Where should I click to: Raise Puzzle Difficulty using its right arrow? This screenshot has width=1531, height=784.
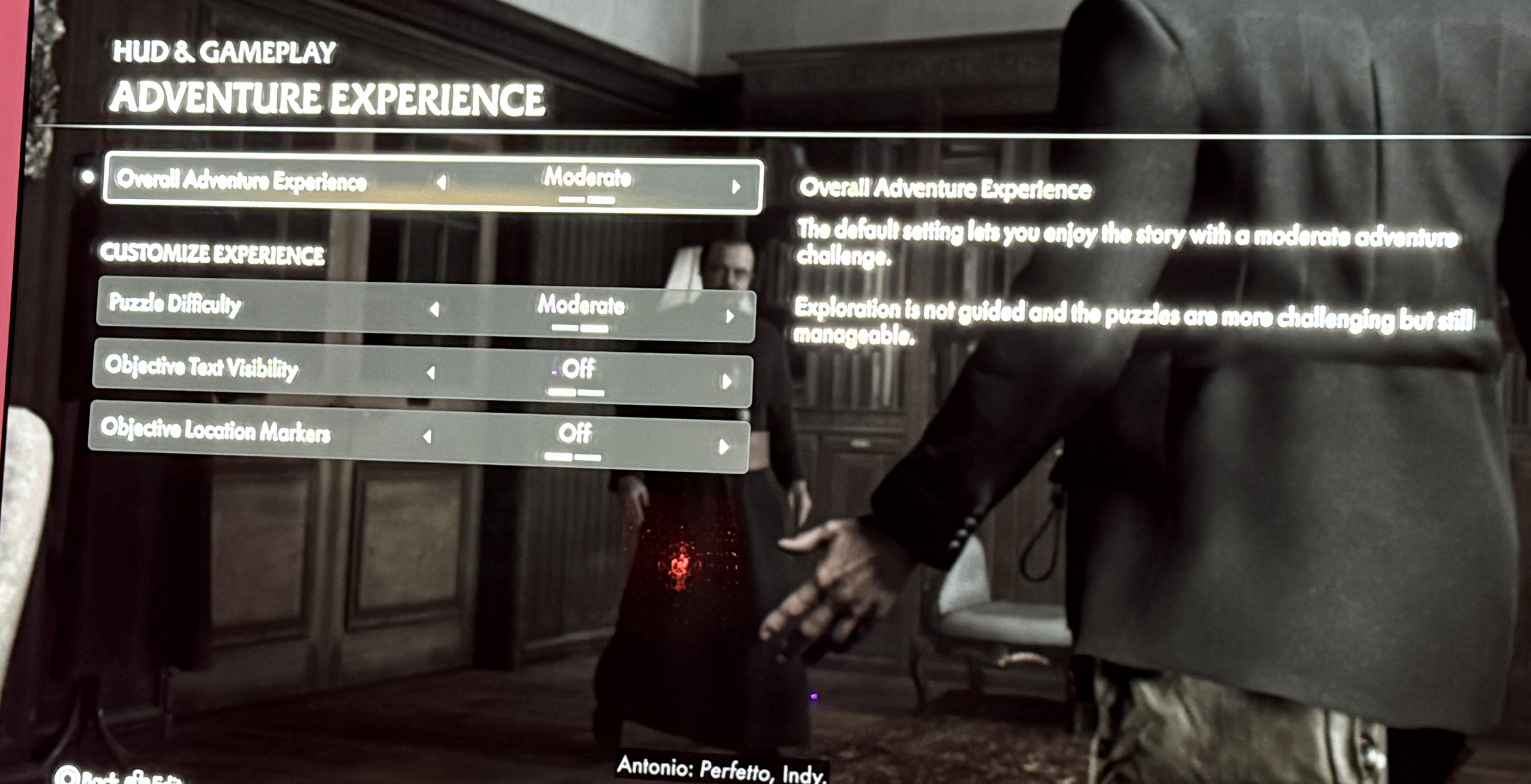[729, 316]
